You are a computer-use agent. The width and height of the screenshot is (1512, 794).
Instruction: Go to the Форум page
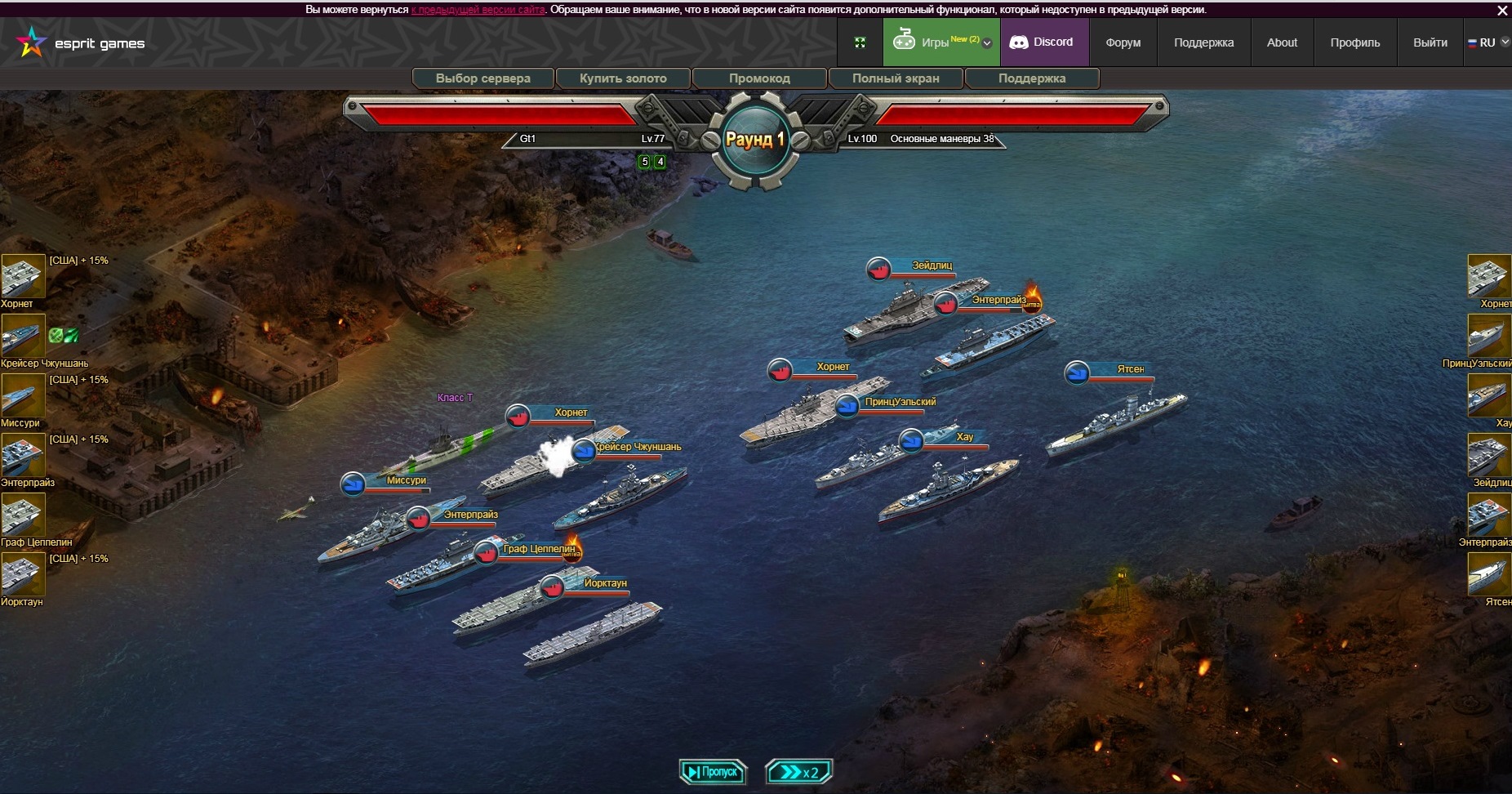tap(1123, 42)
